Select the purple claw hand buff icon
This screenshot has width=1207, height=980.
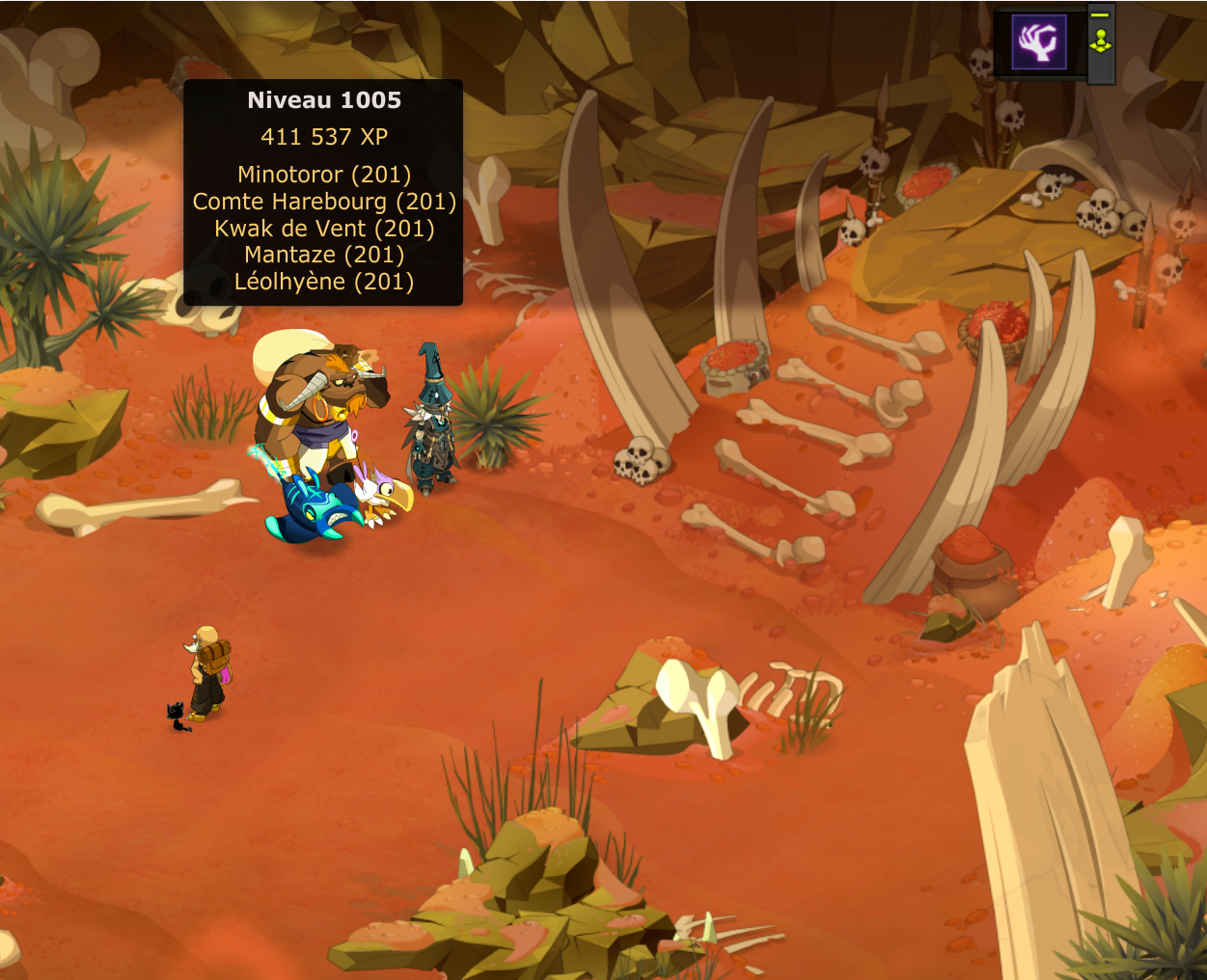point(1039,42)
